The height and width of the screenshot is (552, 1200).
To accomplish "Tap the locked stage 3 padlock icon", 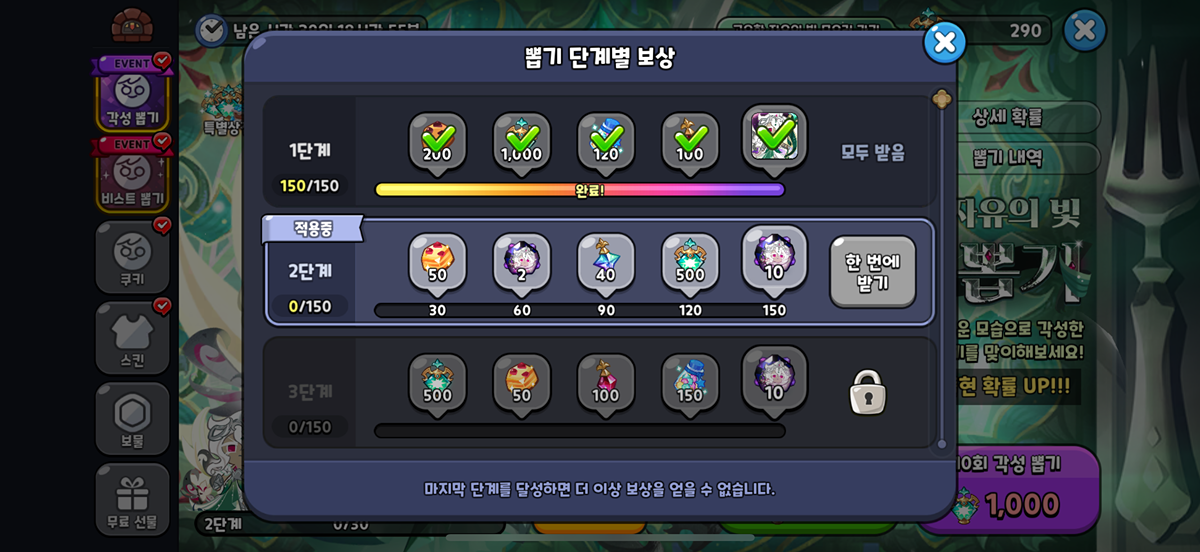I will pos(867,392).
